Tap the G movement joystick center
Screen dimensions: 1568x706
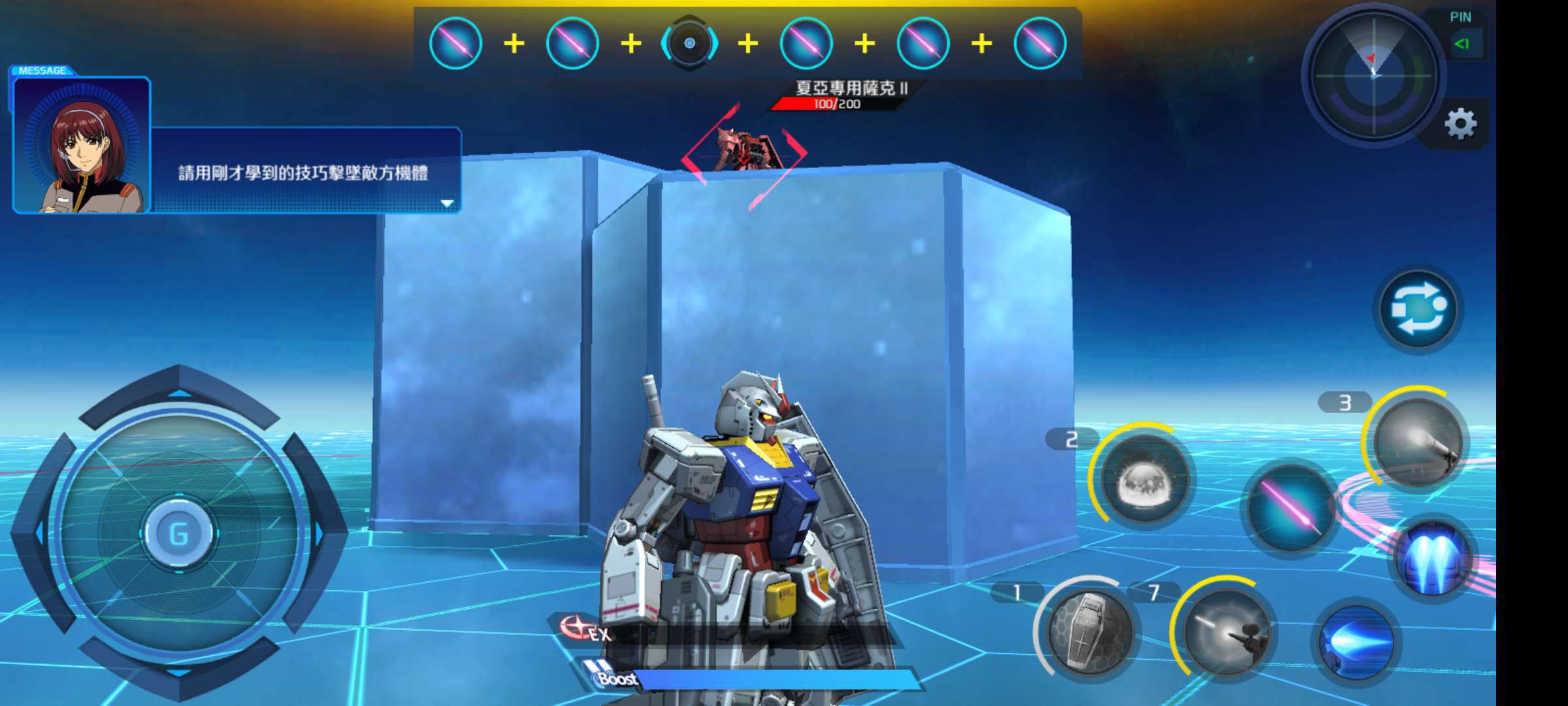(x=178, y=533)
